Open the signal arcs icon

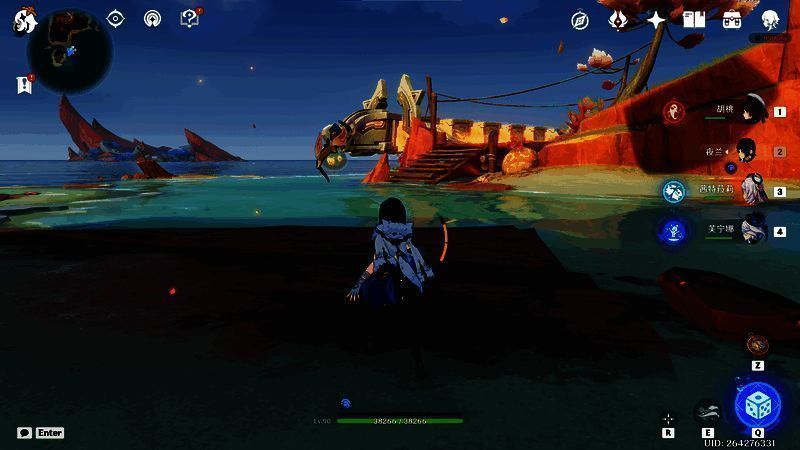152,18
